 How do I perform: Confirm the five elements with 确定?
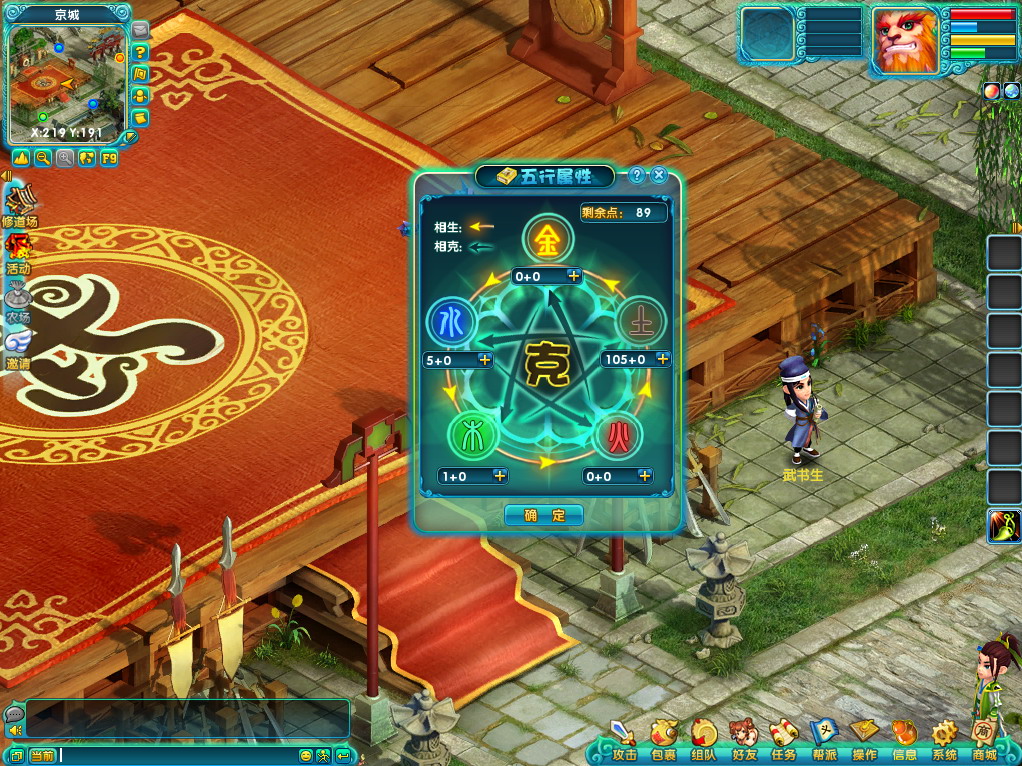point(544,516)
